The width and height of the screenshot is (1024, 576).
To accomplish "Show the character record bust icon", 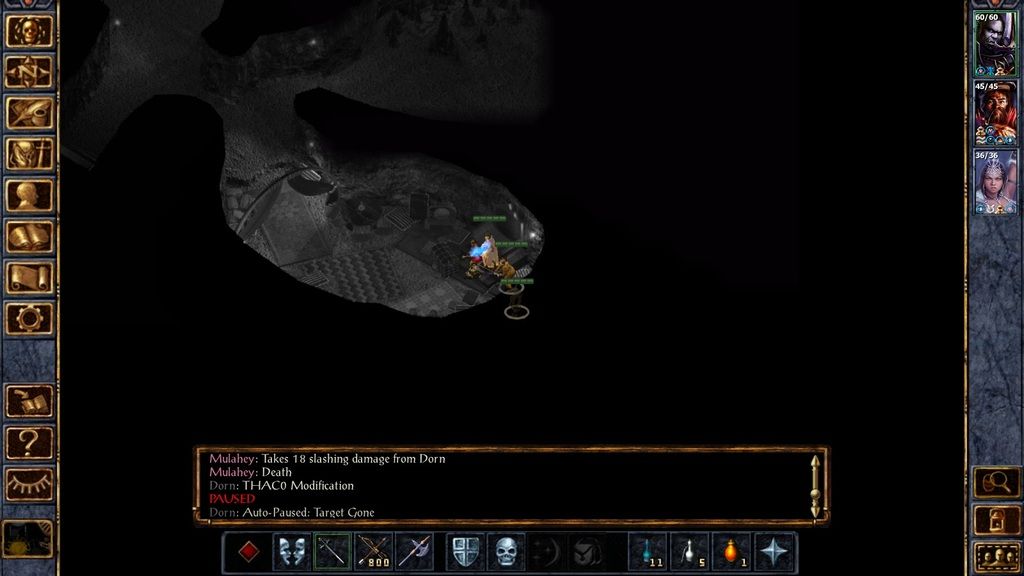I will point(29,195).
